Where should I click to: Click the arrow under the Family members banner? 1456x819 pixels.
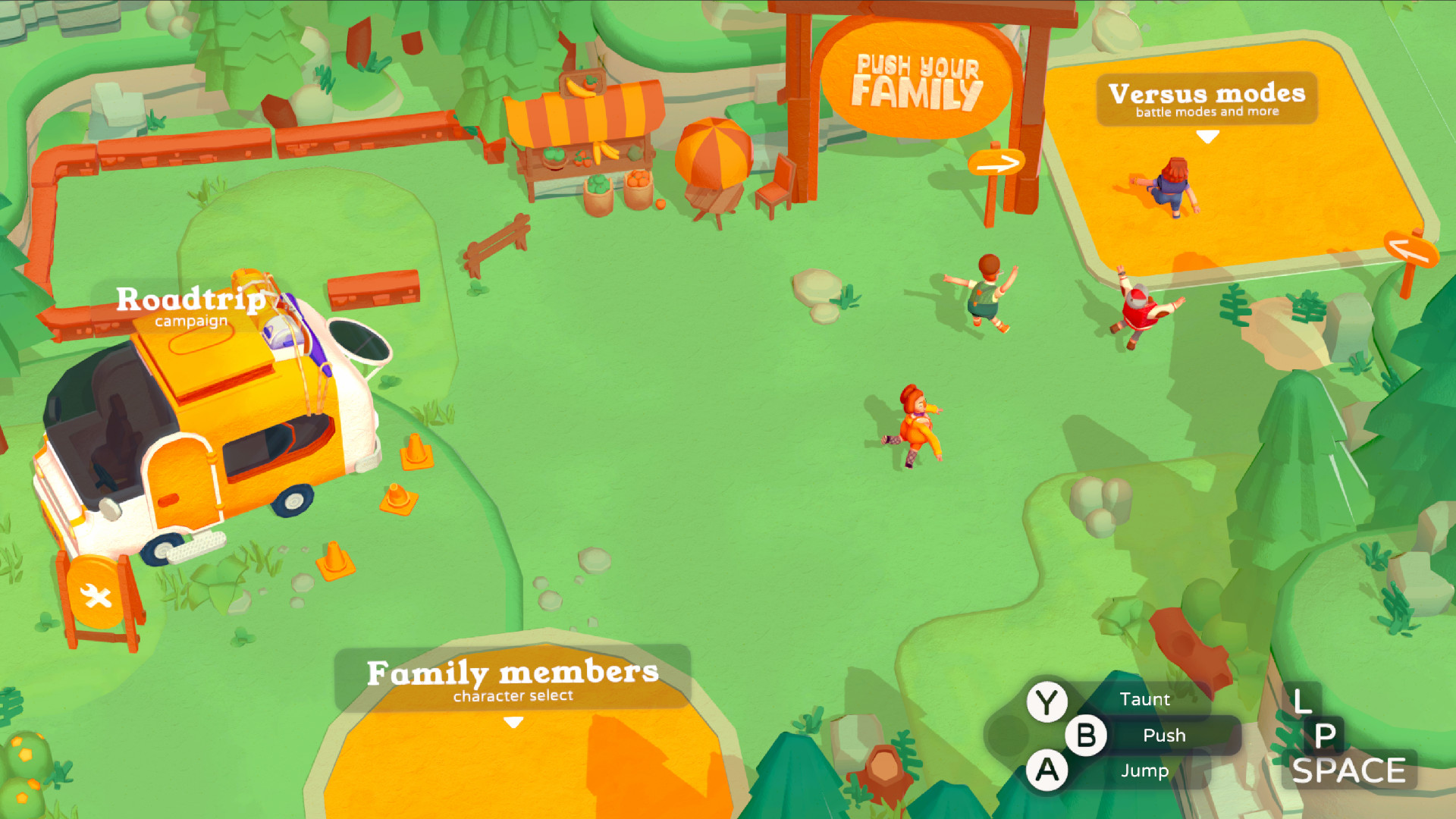(x=513, y=723)
